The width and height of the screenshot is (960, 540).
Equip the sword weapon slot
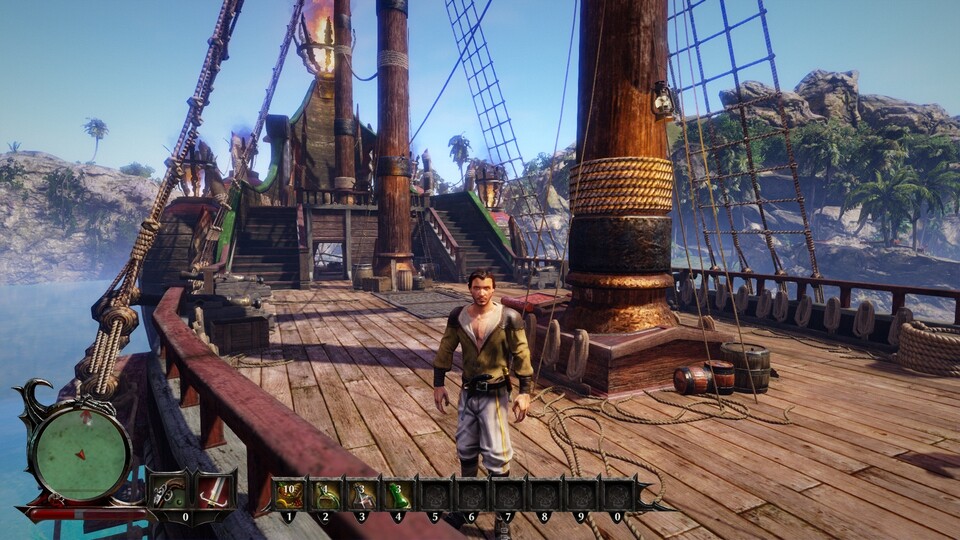pyautogui.click(x=213, y=491)
